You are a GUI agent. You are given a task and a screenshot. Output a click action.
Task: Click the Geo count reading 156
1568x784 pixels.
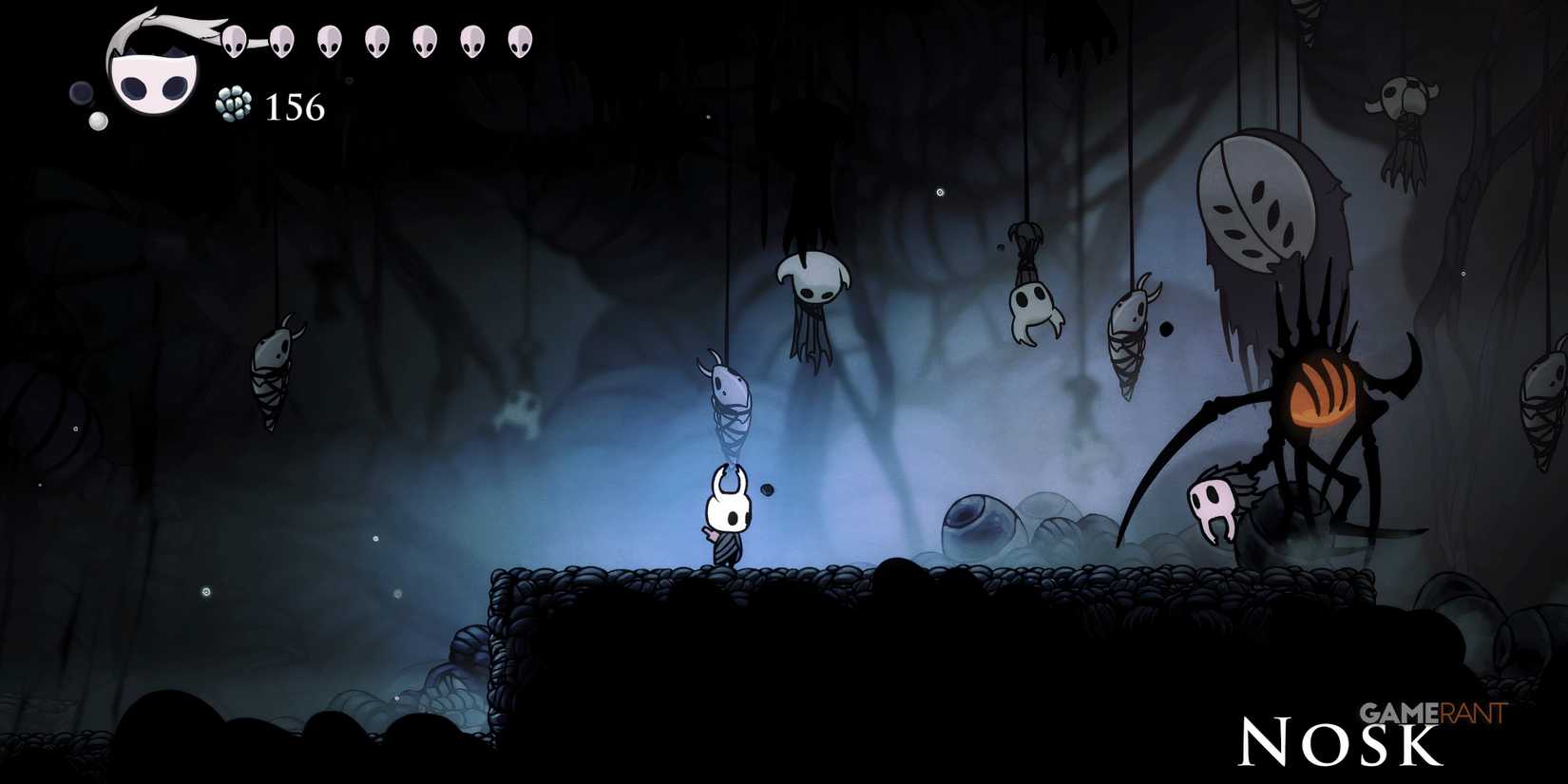[x=295, y=107]
